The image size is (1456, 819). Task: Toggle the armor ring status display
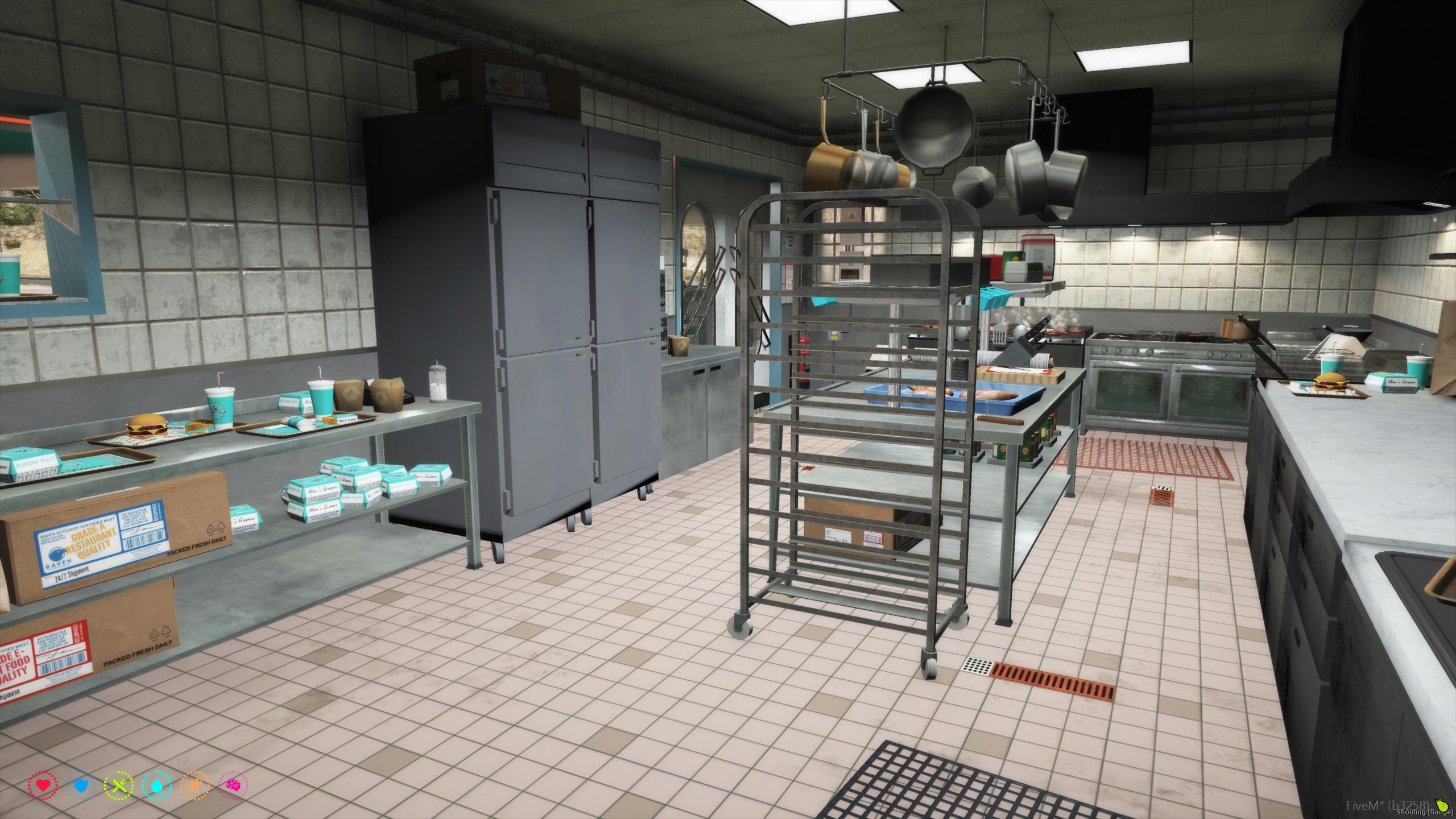pos(81,786)
